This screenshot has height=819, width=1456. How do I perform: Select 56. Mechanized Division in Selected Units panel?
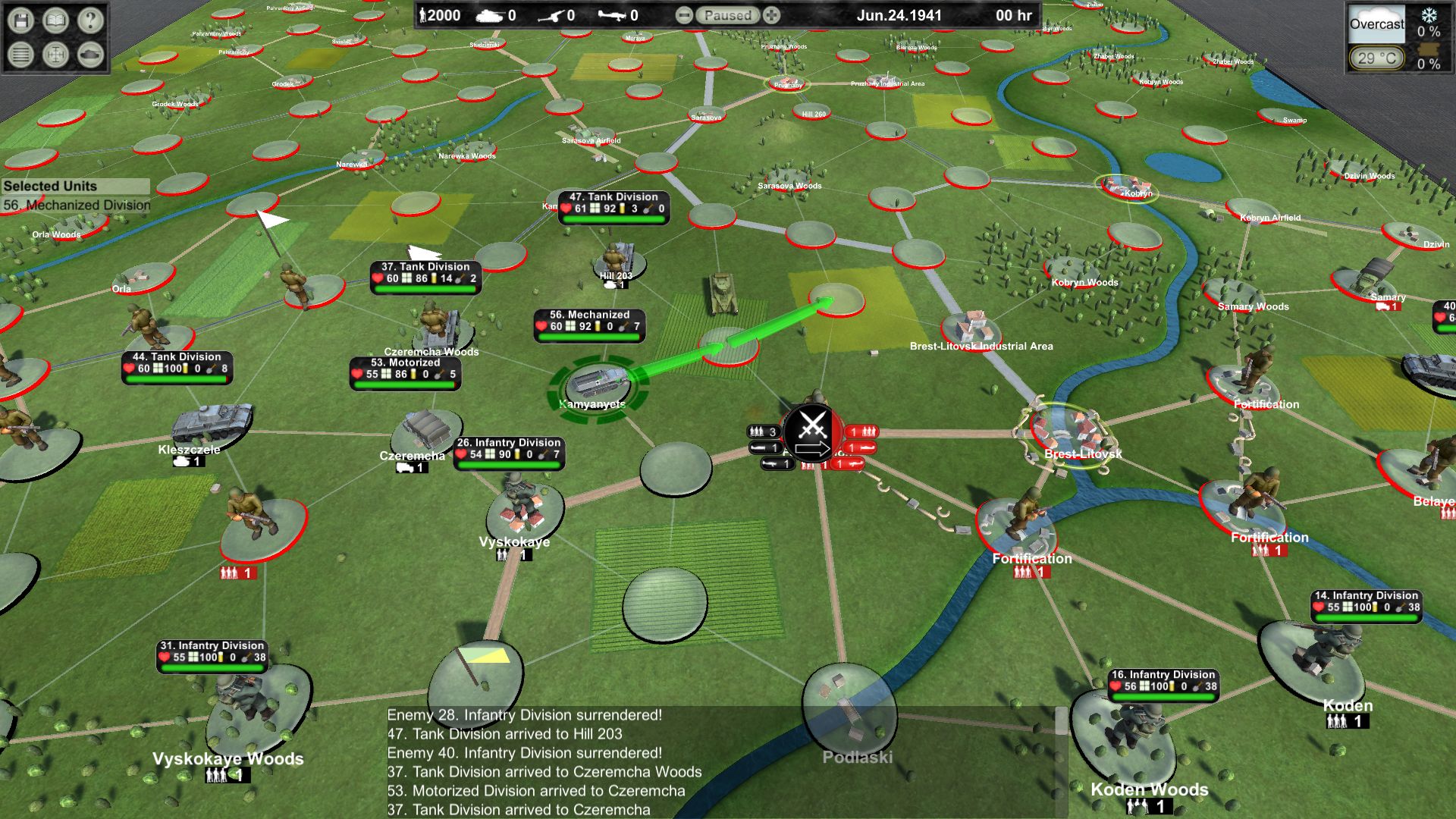click(x=78, y=204)
